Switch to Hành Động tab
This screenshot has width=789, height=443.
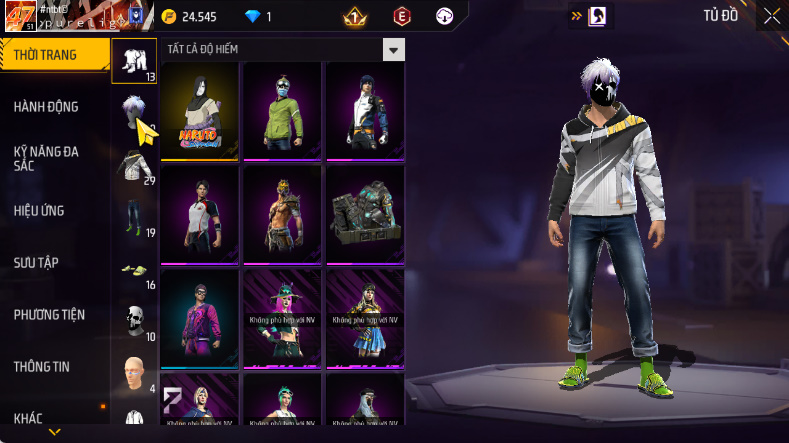point(46,107)
